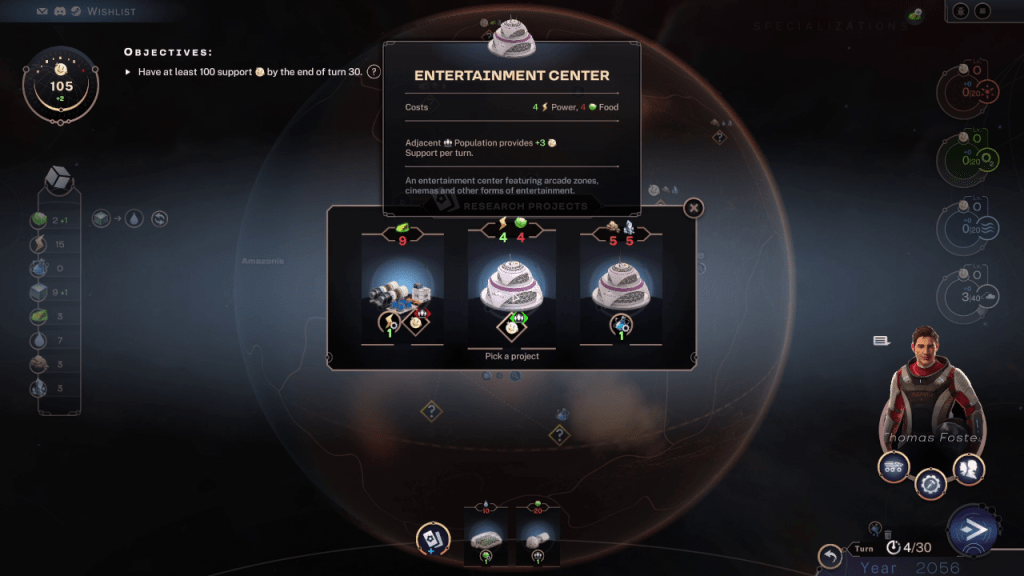Open the message log icon near the leader

[881, 341]
